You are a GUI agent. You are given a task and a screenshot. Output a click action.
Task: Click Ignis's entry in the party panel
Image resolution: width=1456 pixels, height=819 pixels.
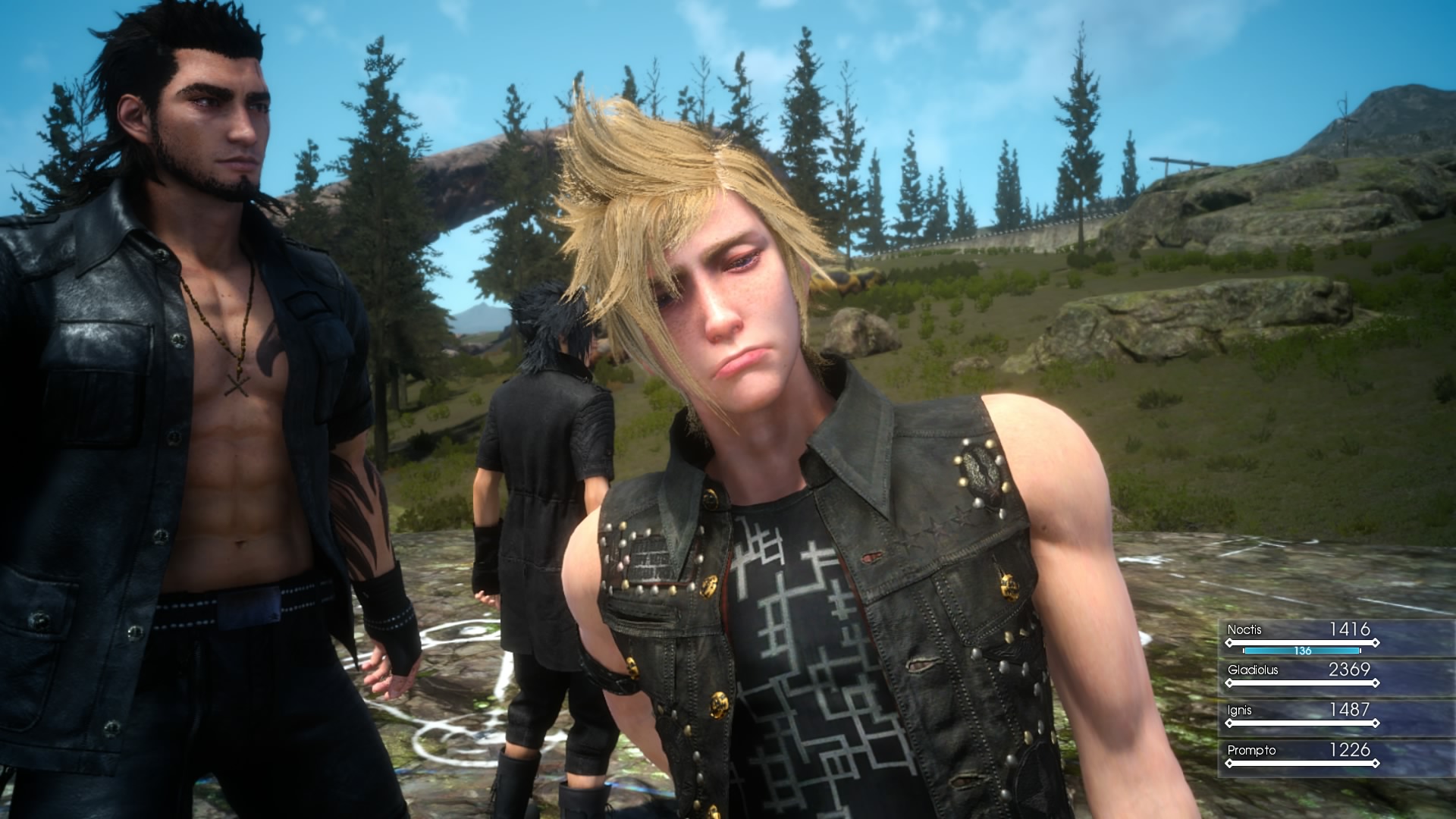pos(1301,715)
